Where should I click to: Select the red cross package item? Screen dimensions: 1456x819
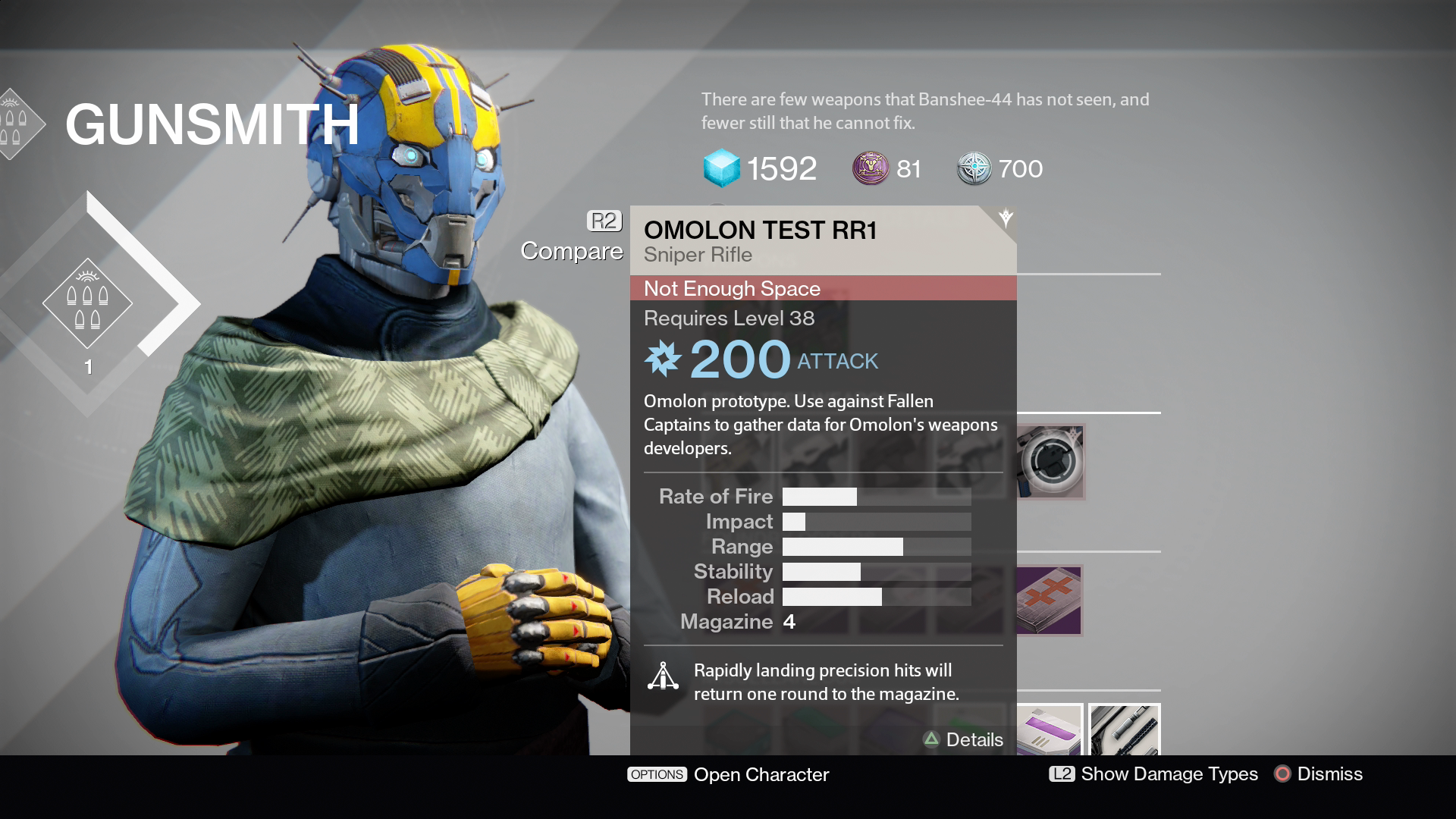[x=1050, y=600]
